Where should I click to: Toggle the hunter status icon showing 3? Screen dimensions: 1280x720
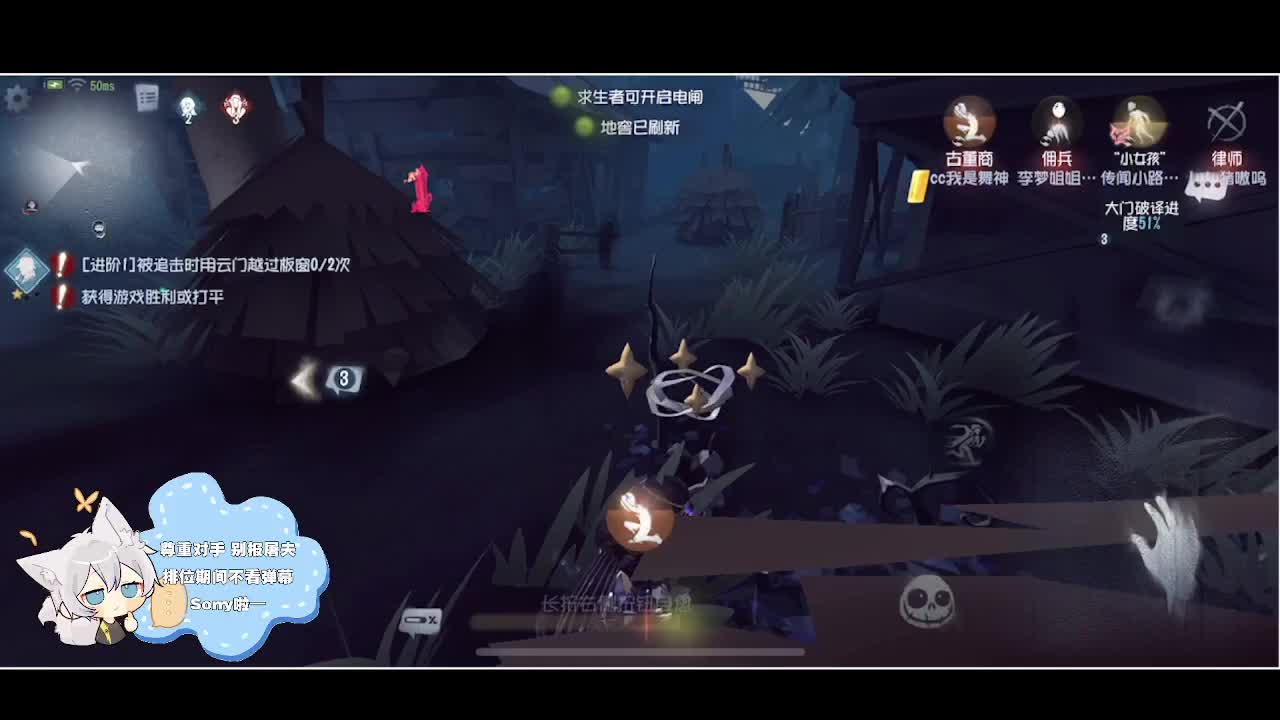click(x=234, y=110)
